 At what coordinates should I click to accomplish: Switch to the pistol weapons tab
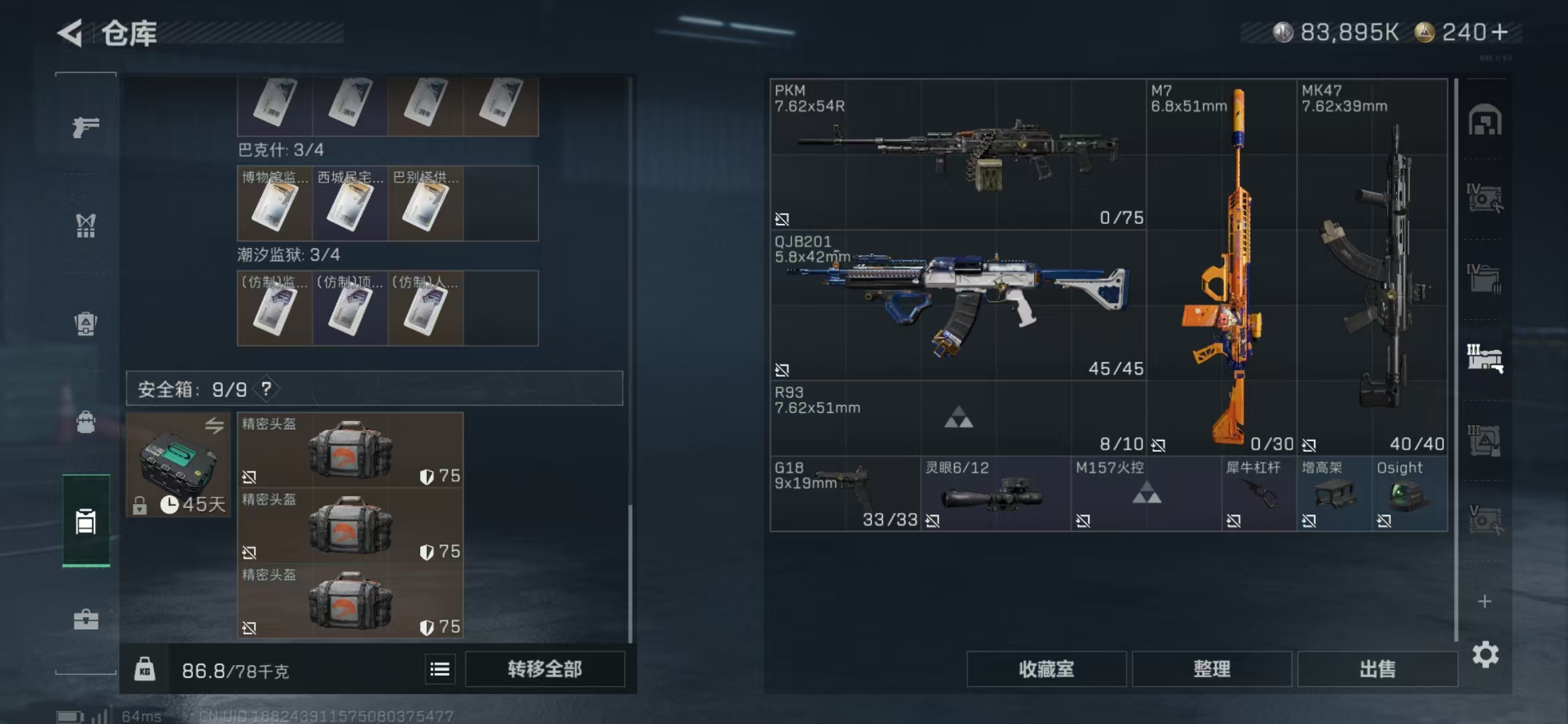(x=86, y=127)
